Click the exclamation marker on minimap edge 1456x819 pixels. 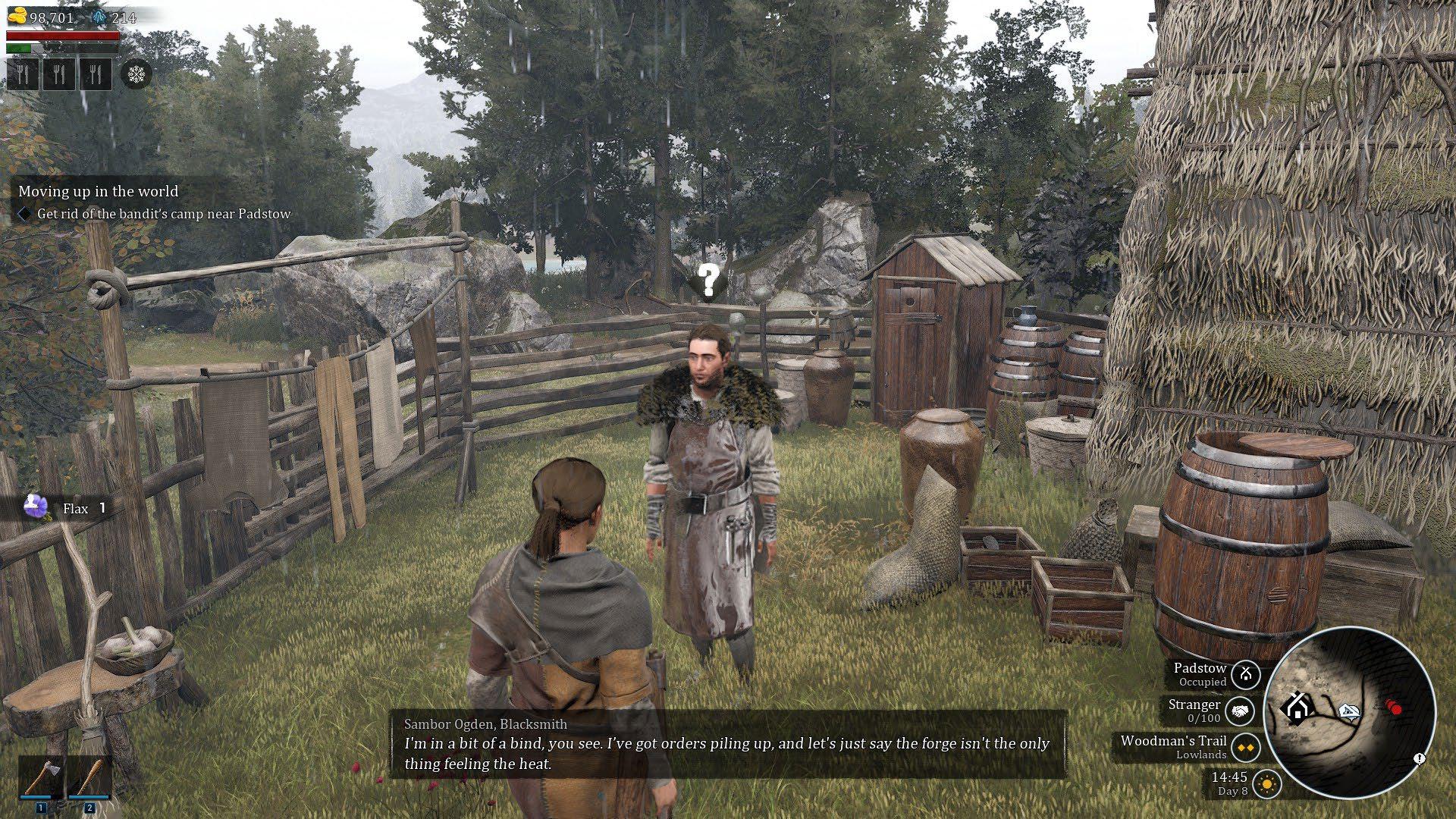pos(1420,758)
